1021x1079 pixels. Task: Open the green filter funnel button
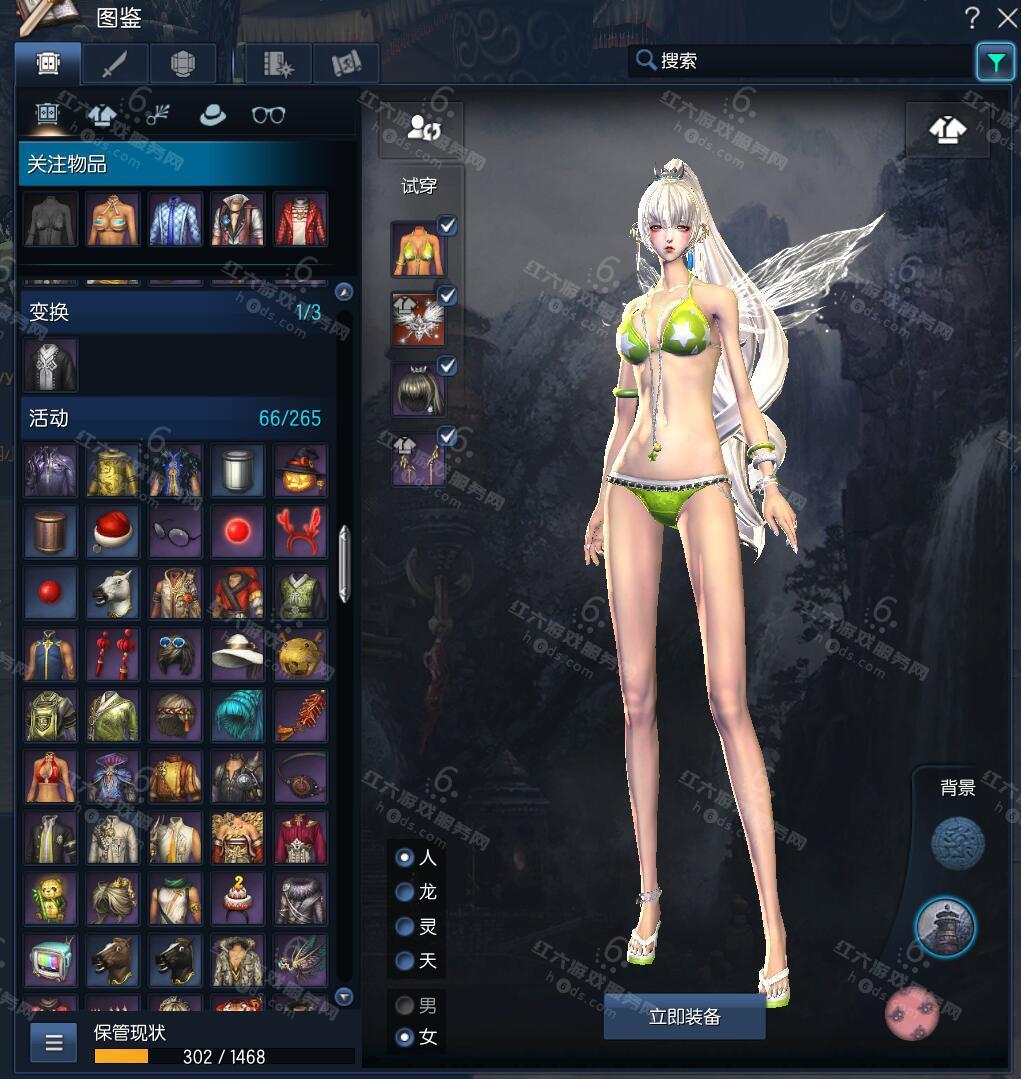tap(995, 62)
